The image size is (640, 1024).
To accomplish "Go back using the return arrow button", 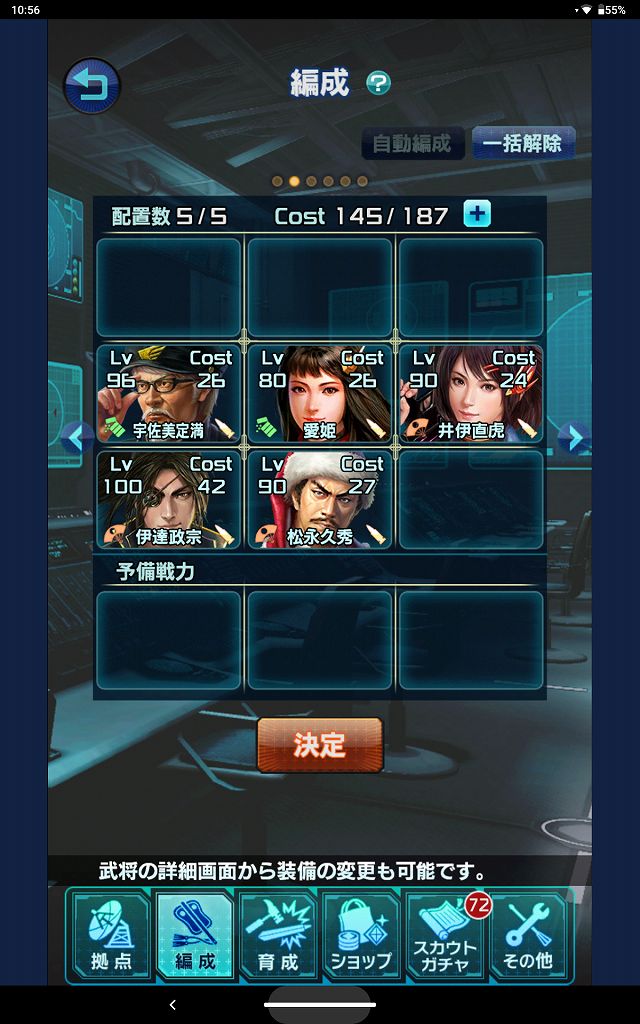I will click(92, 86).
